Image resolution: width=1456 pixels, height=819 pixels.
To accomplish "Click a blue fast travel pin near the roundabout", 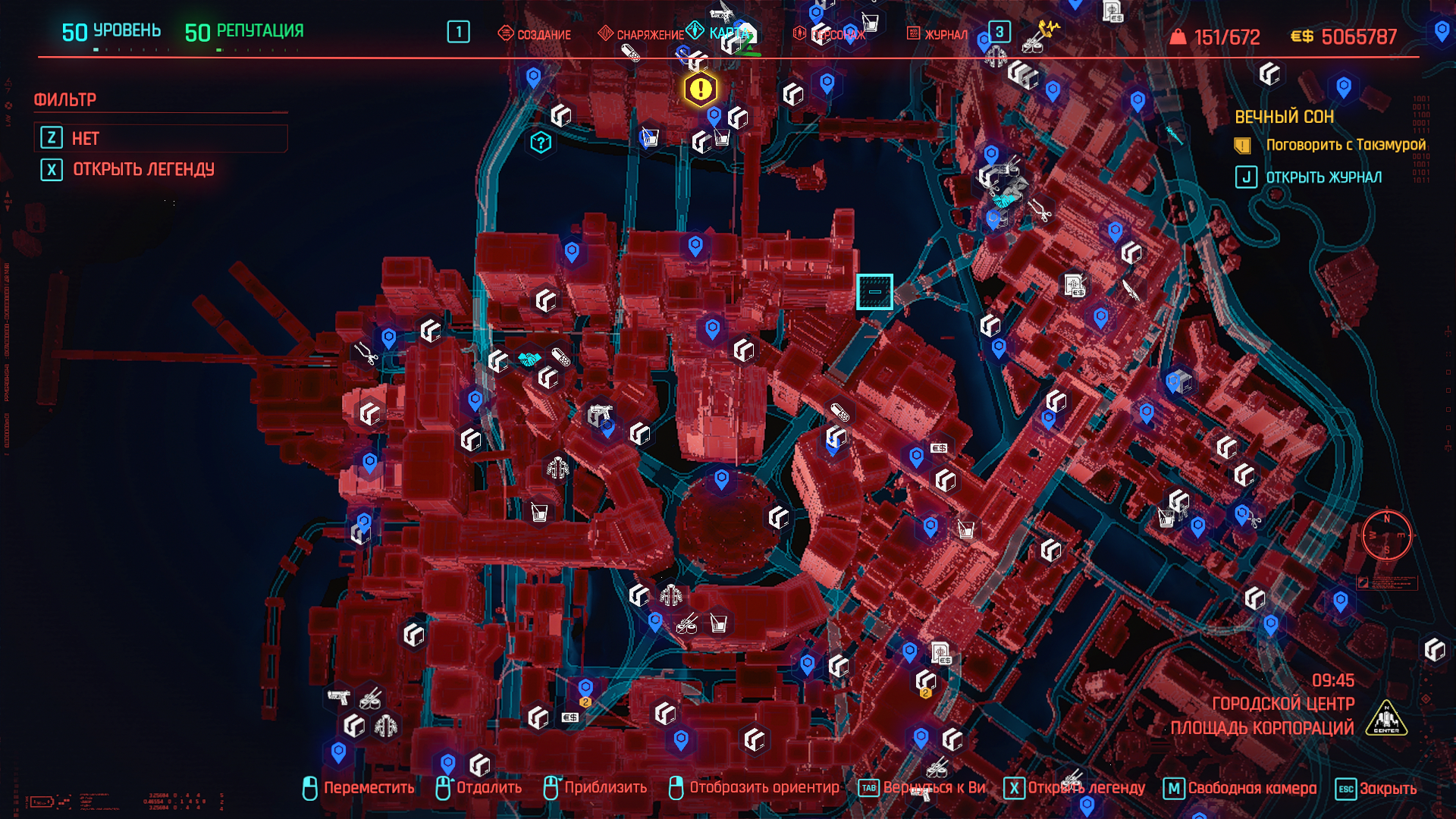I will tap(720, 479).
